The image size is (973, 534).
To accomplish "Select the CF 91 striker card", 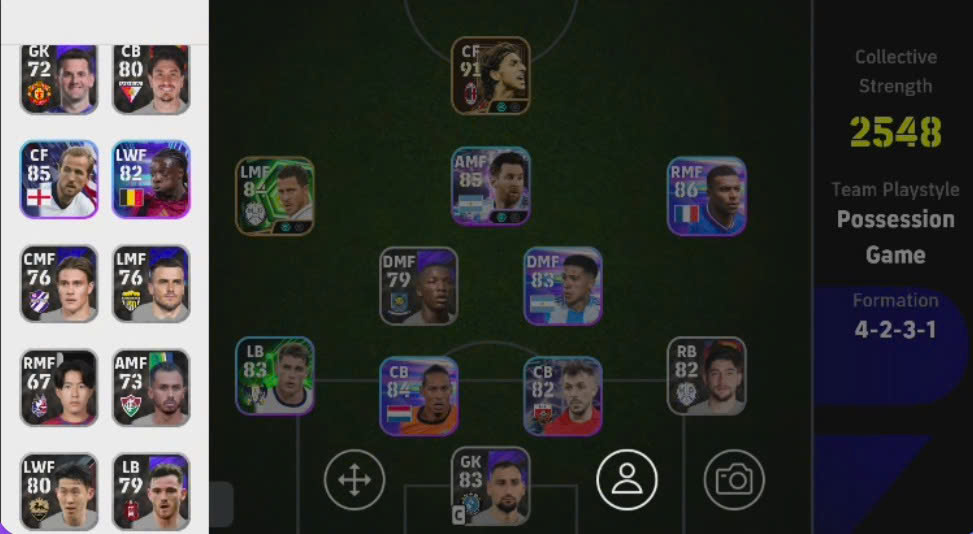I will 490,76.
